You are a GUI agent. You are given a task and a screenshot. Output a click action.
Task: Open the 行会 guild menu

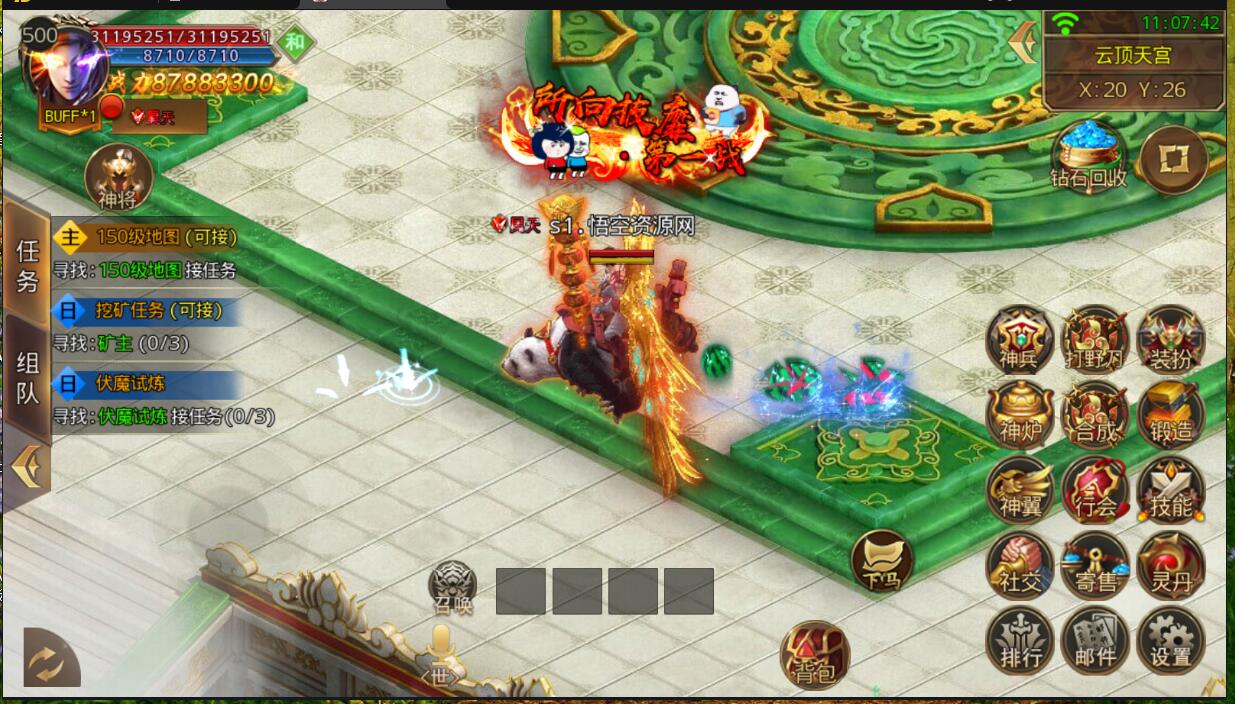click(1095, 490)
